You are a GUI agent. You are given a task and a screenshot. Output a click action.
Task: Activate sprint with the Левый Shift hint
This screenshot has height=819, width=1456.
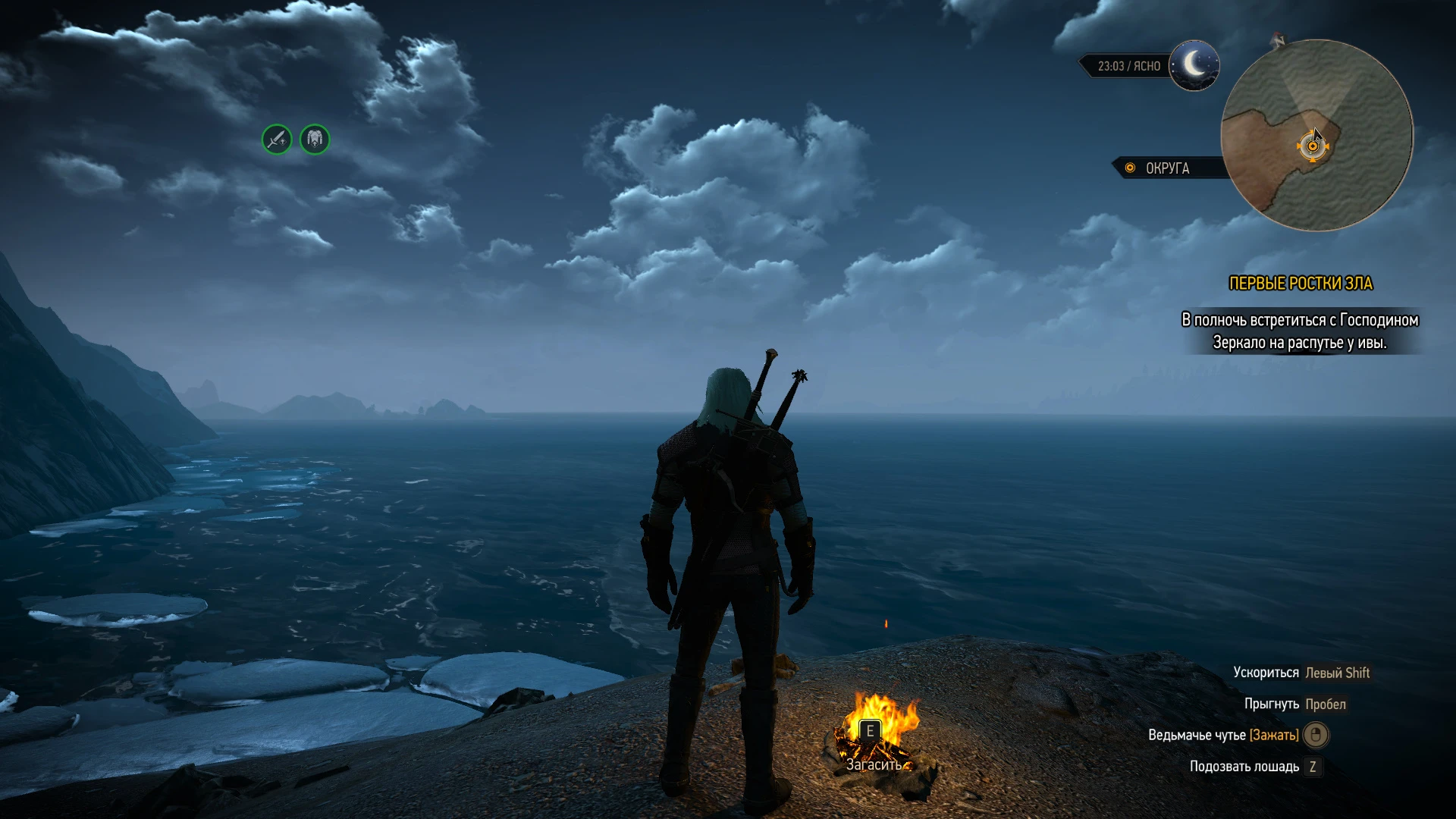point(1339,672)
